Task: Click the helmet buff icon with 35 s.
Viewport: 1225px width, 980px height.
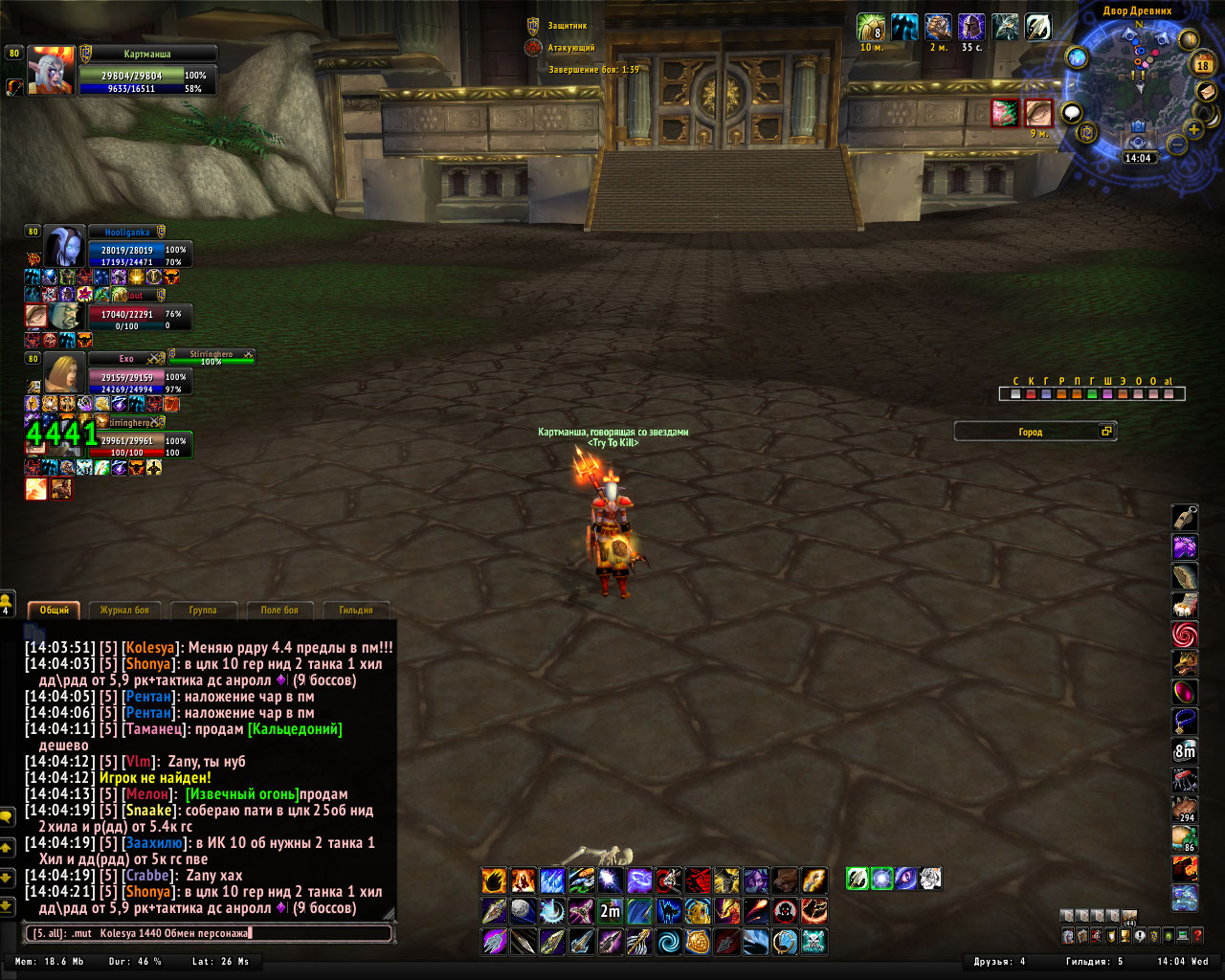Action: [x=971, y=27]
